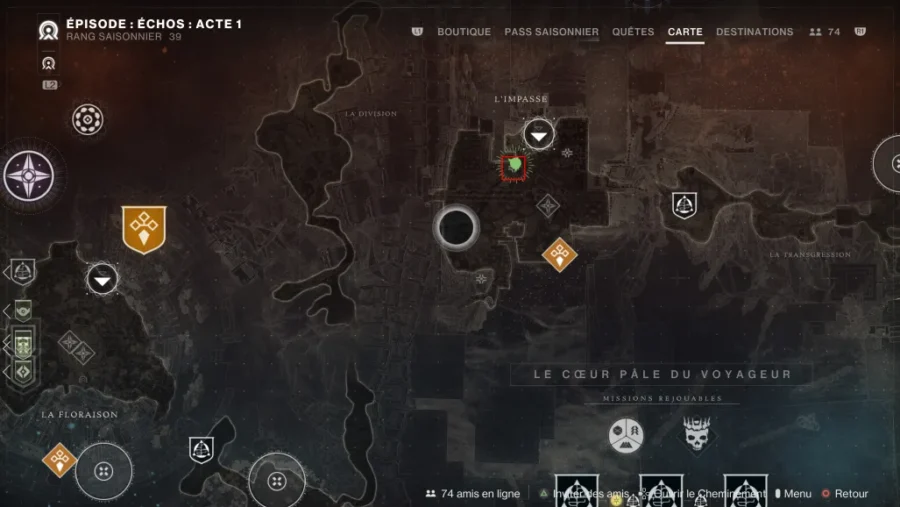Select the Carte tab
Viewport: 900px width, 507px height.
[x=685, y=32]
